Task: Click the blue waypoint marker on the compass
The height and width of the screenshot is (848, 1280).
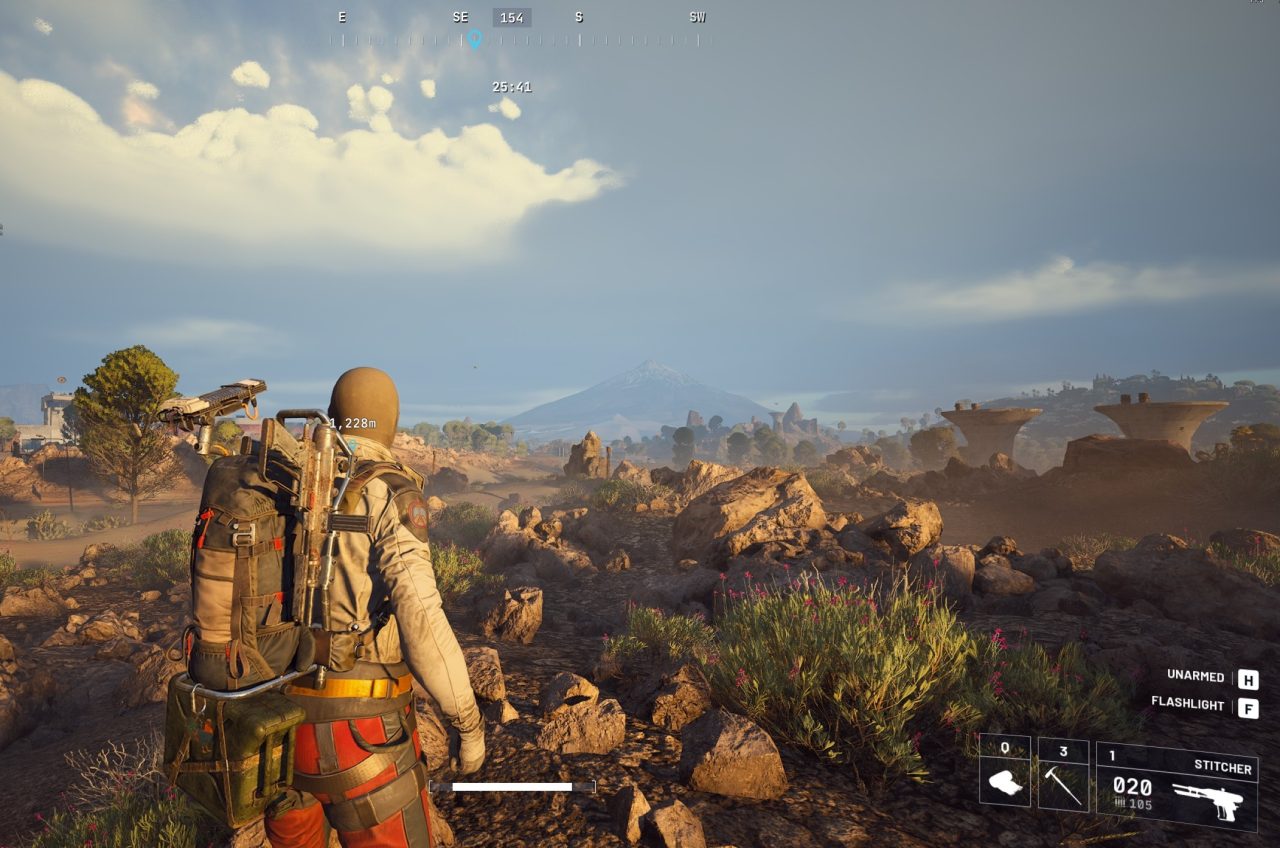Action: click(474, 39)
